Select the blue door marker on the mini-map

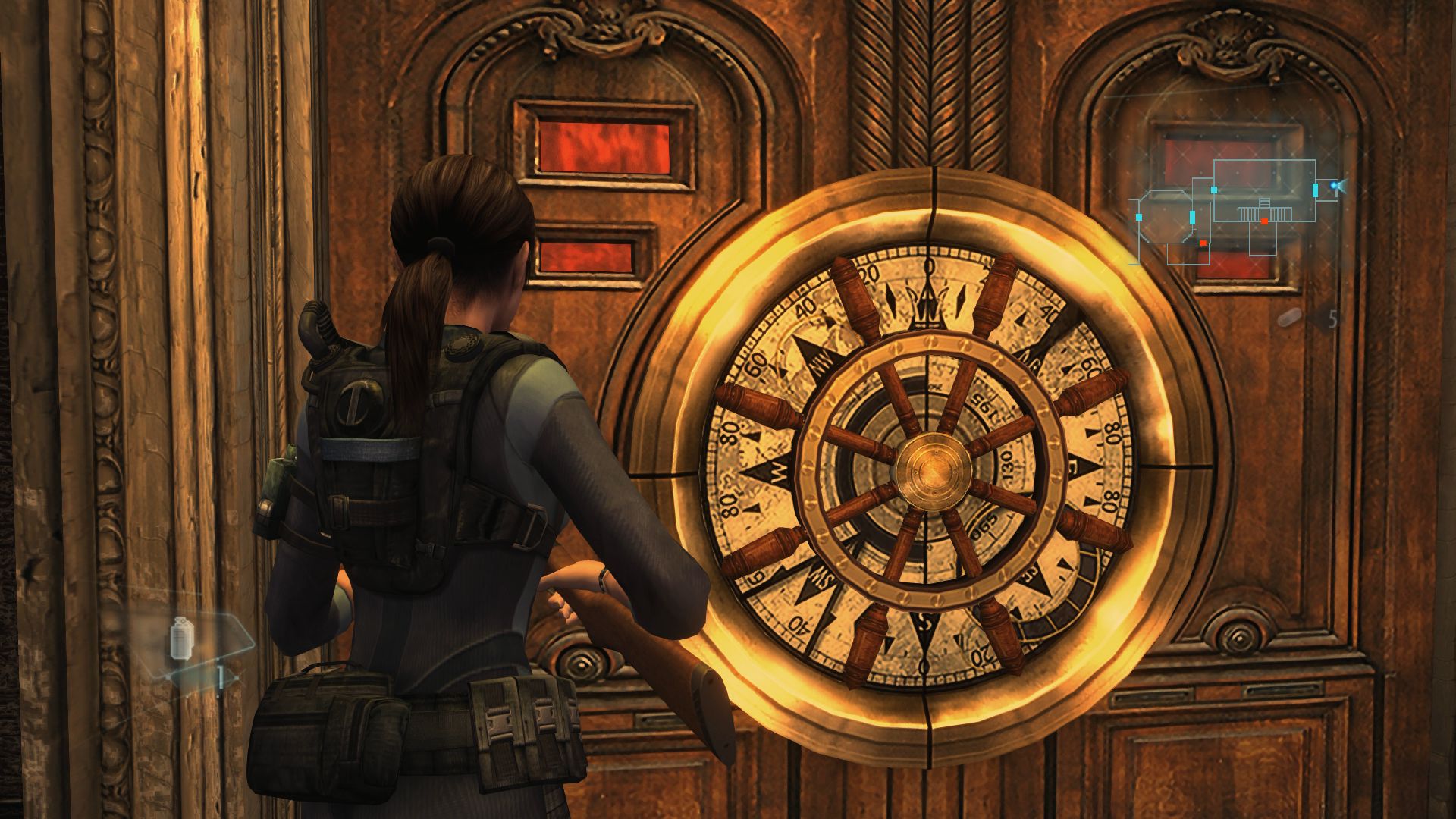[x=1315, y=191]
